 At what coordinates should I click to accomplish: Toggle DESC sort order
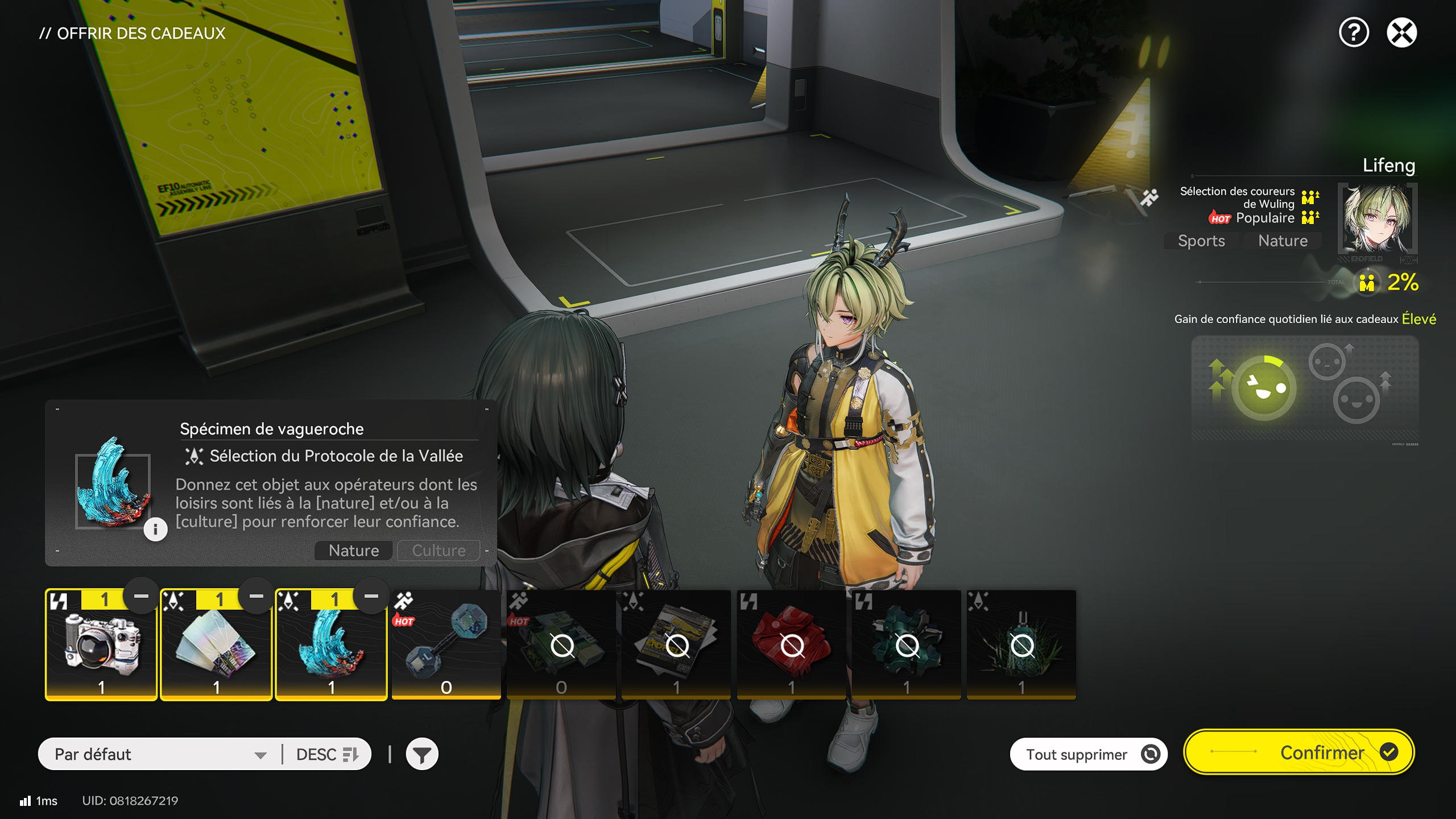(326, 754)
